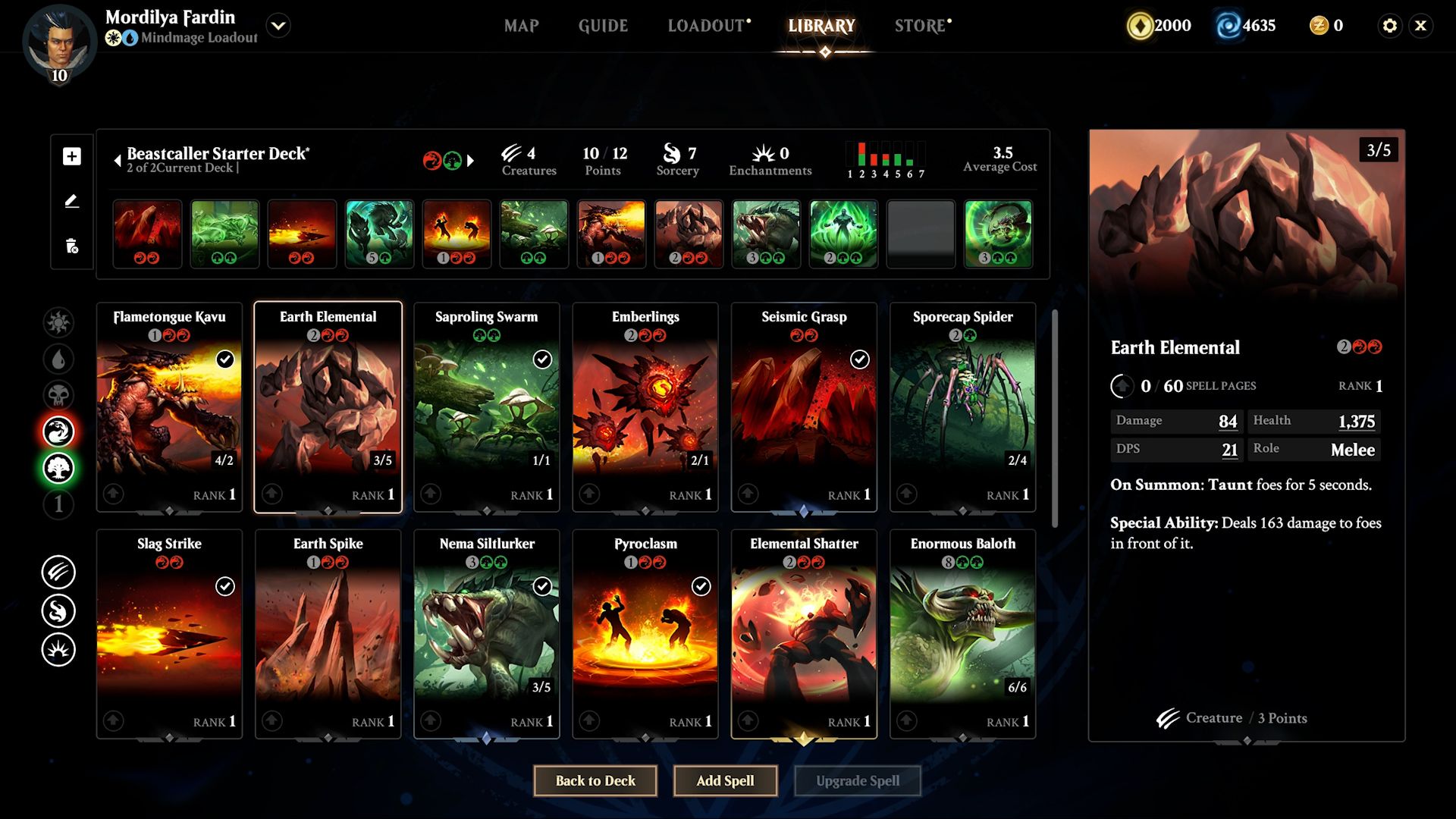1456x819 pixels.
Task: Go to the next deck with the right arrow
Action: [472, 161]
